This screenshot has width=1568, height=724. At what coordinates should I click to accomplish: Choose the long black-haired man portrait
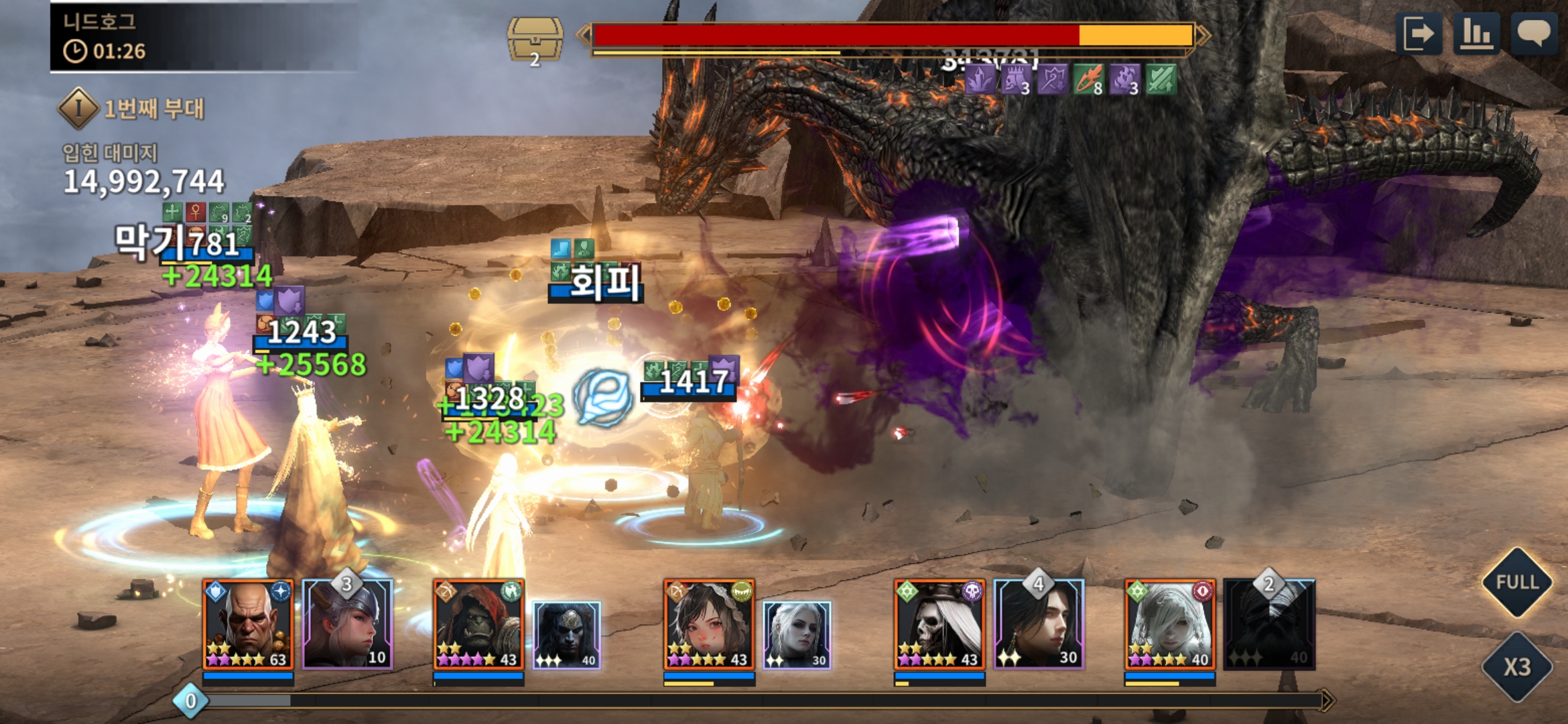pyautogui.click(x=1039, y=625)
